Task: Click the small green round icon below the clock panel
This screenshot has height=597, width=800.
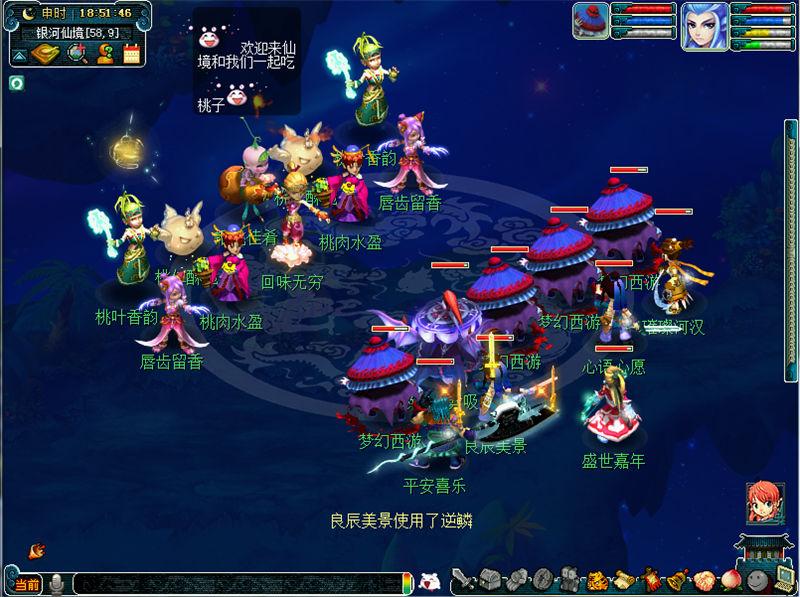Action: point(17,82)
